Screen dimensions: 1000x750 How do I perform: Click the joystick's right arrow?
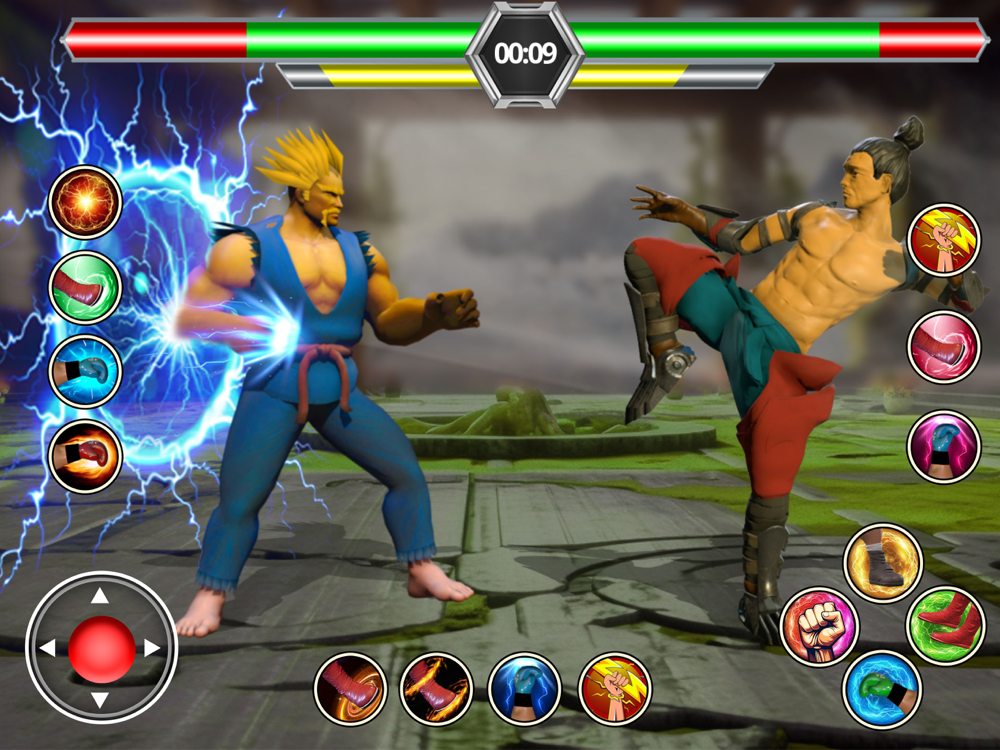tap(152, 648)
